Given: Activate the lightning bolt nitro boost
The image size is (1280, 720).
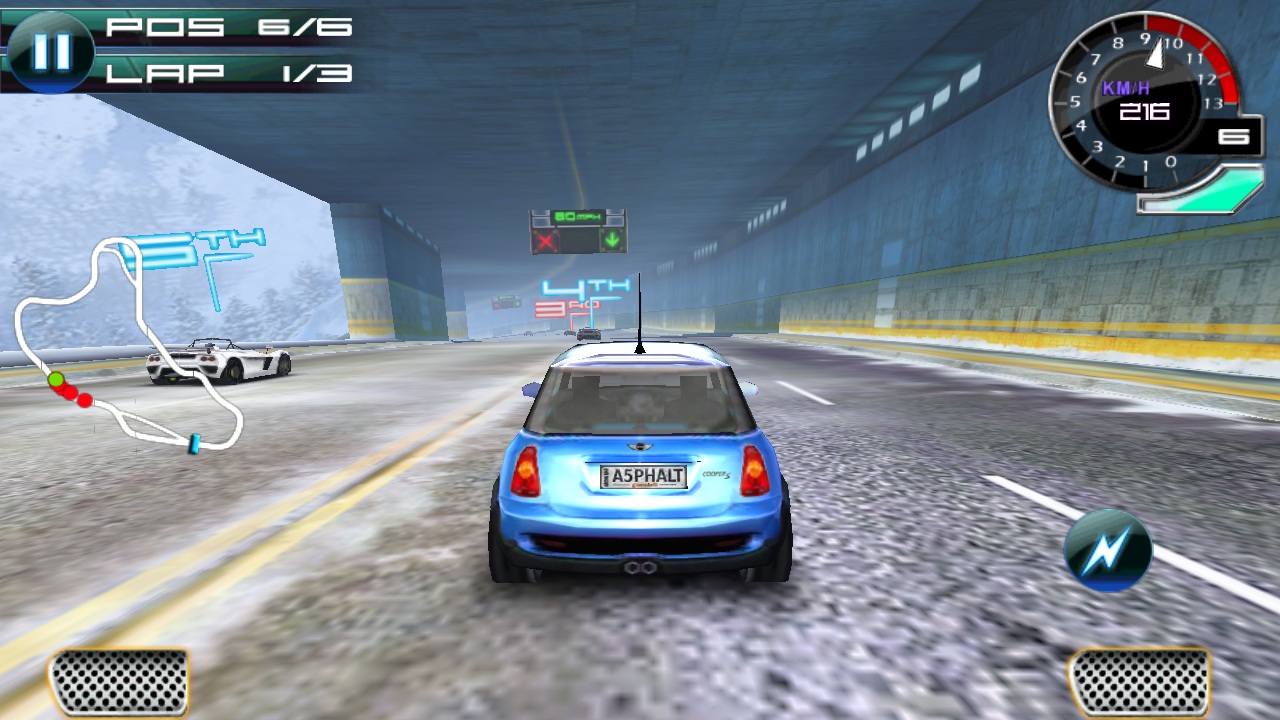Looking at the screenshot, I should point(1107,551).
